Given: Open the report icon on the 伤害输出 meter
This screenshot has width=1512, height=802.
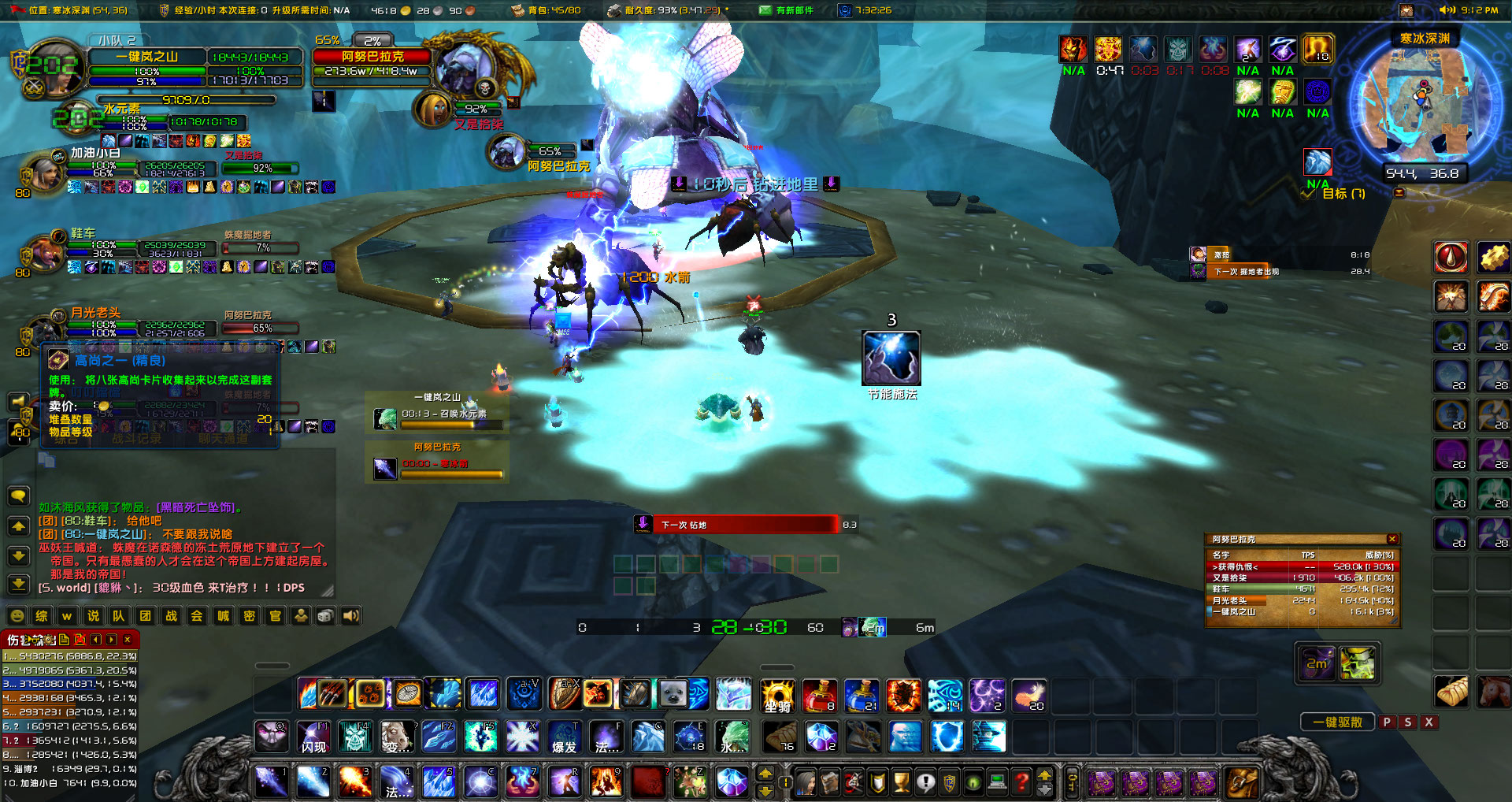Looking at the screenshot, I should click(x=65, y=640).
